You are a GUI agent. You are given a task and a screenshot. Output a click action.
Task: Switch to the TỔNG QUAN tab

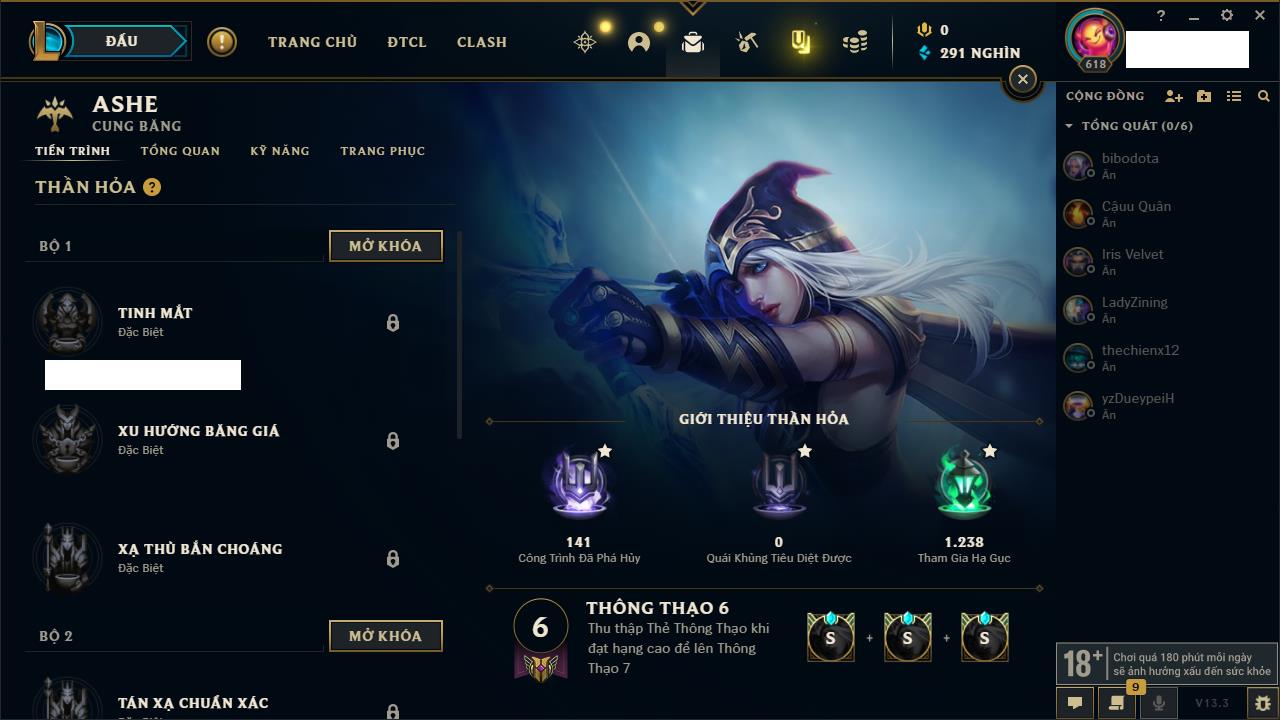180,151
